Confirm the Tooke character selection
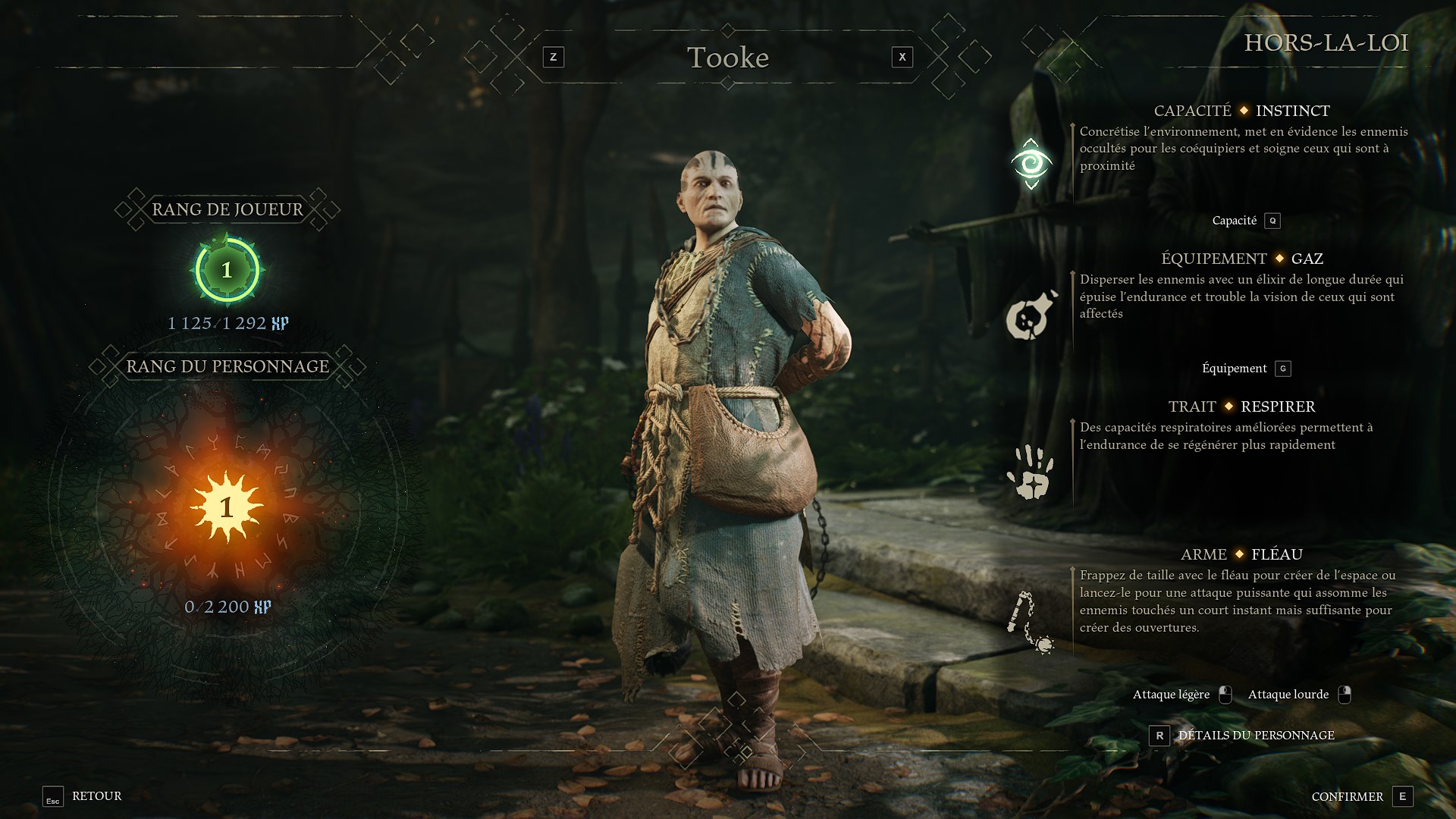This screenshot has width=1456, height=819. [x=1362, y=796]
